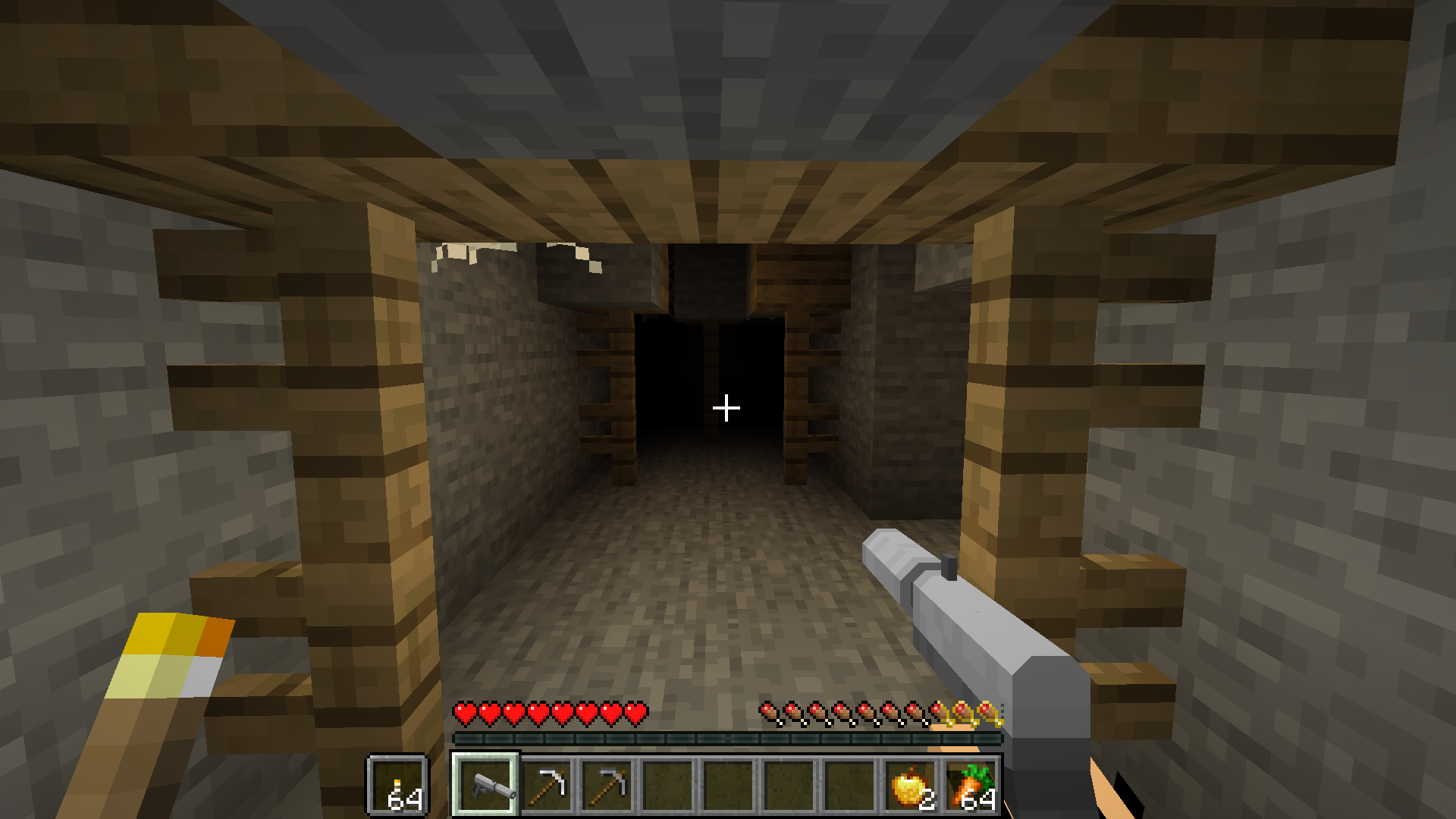Click the leftmost hunger drumstick
This screenshot has height=819, width=1456.
[x=767, y=713]
